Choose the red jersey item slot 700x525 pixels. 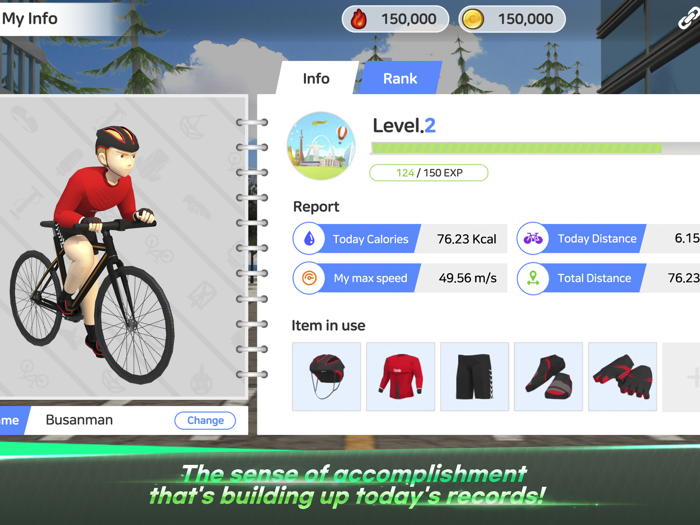[400, 377]
